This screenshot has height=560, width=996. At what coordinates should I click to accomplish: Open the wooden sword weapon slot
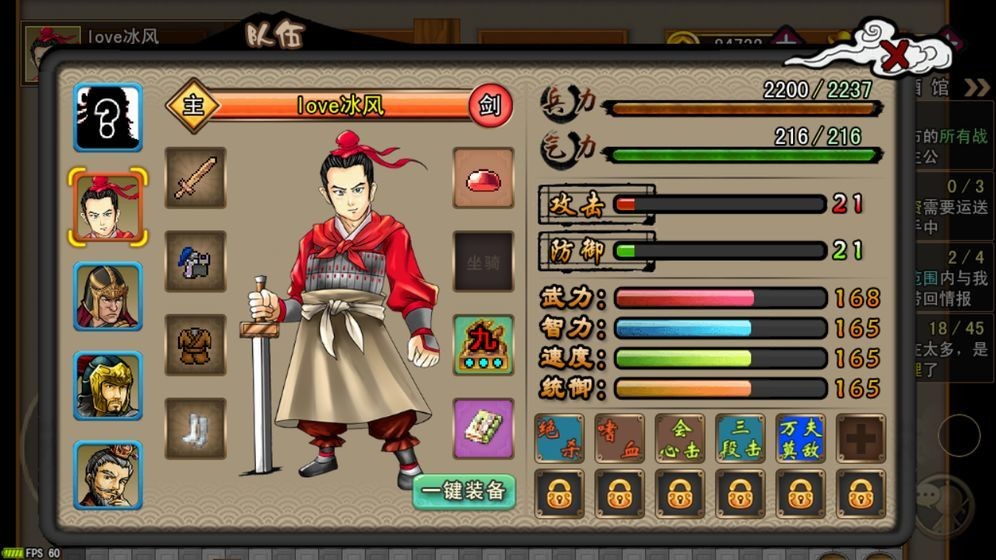[x=195, y=178]
